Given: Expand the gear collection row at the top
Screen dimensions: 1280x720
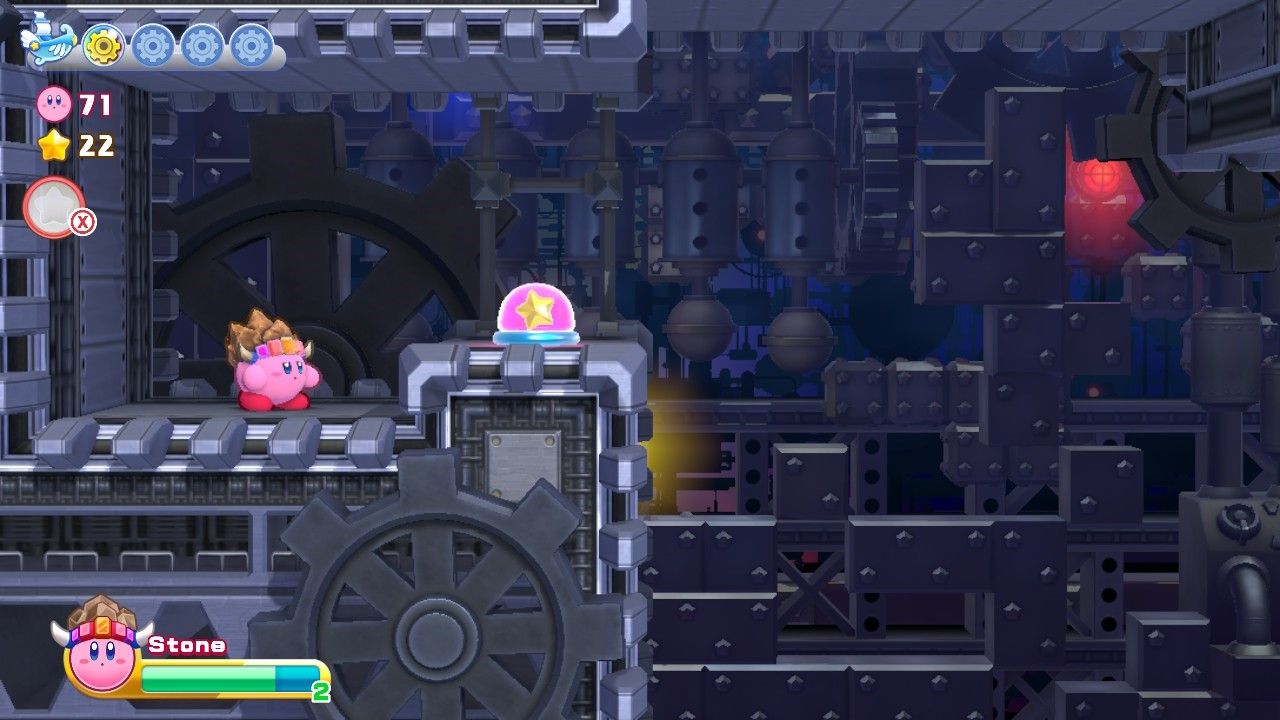Looking at the screenshot, I should click(150, 42).
